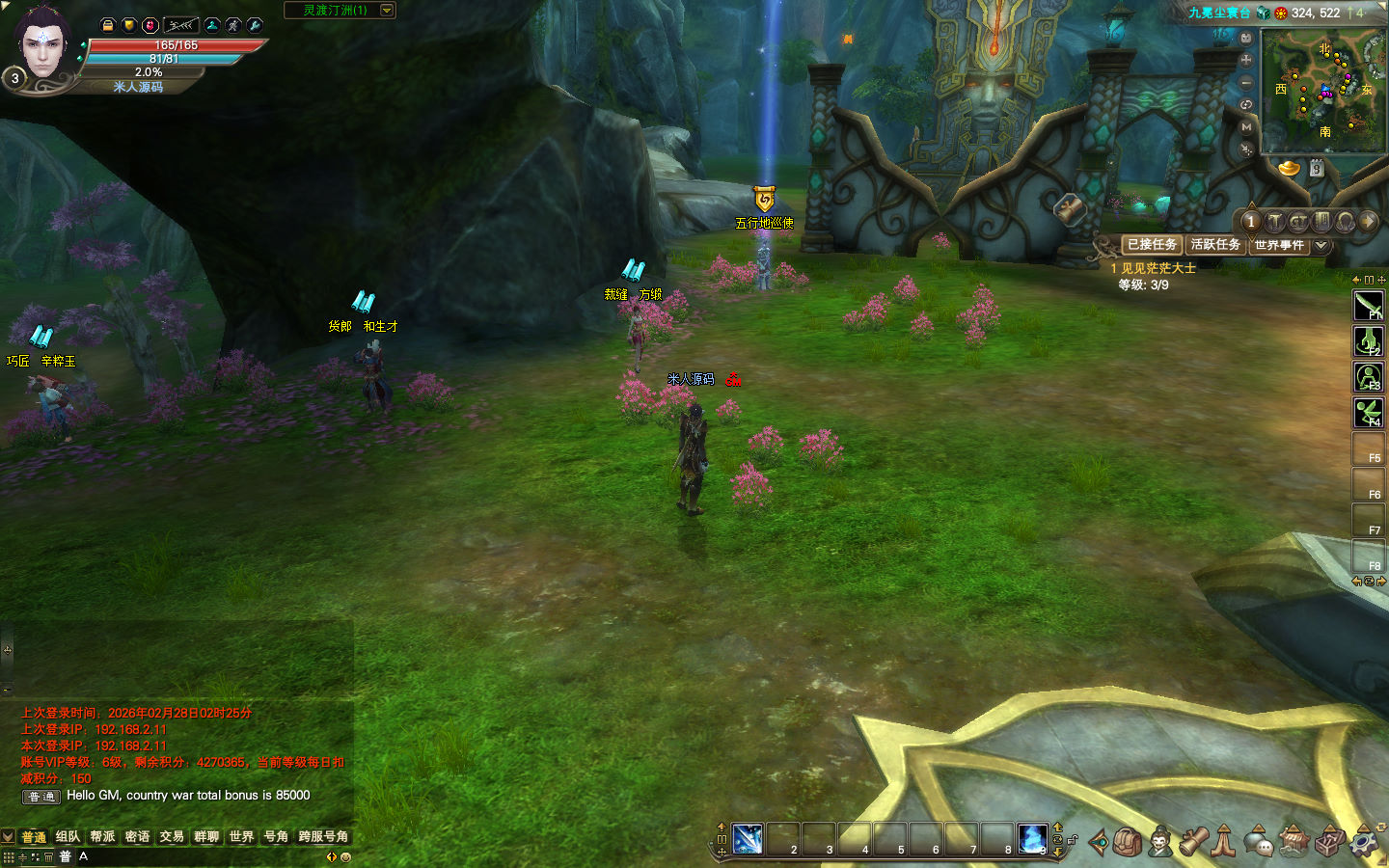Click the quest scroll icon in bottom bar
The height and width of the screenshot is (868, 1389).
[1193, 842]
